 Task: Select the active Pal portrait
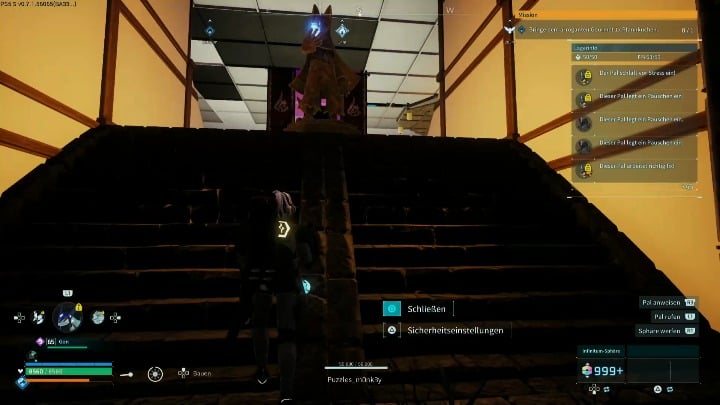(67, 317)
